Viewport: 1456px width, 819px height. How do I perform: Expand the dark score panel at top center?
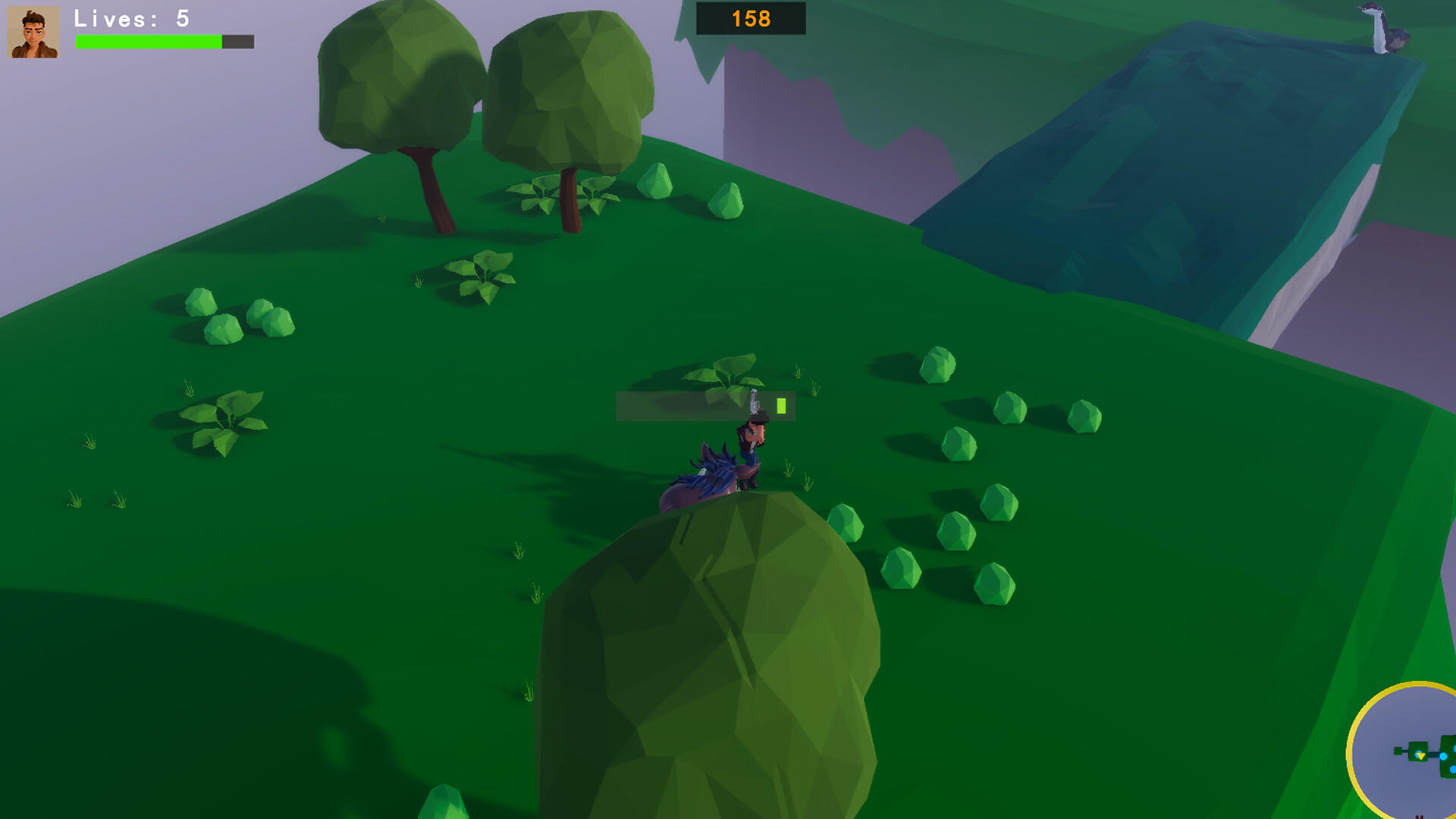click(x=749, y=20)
